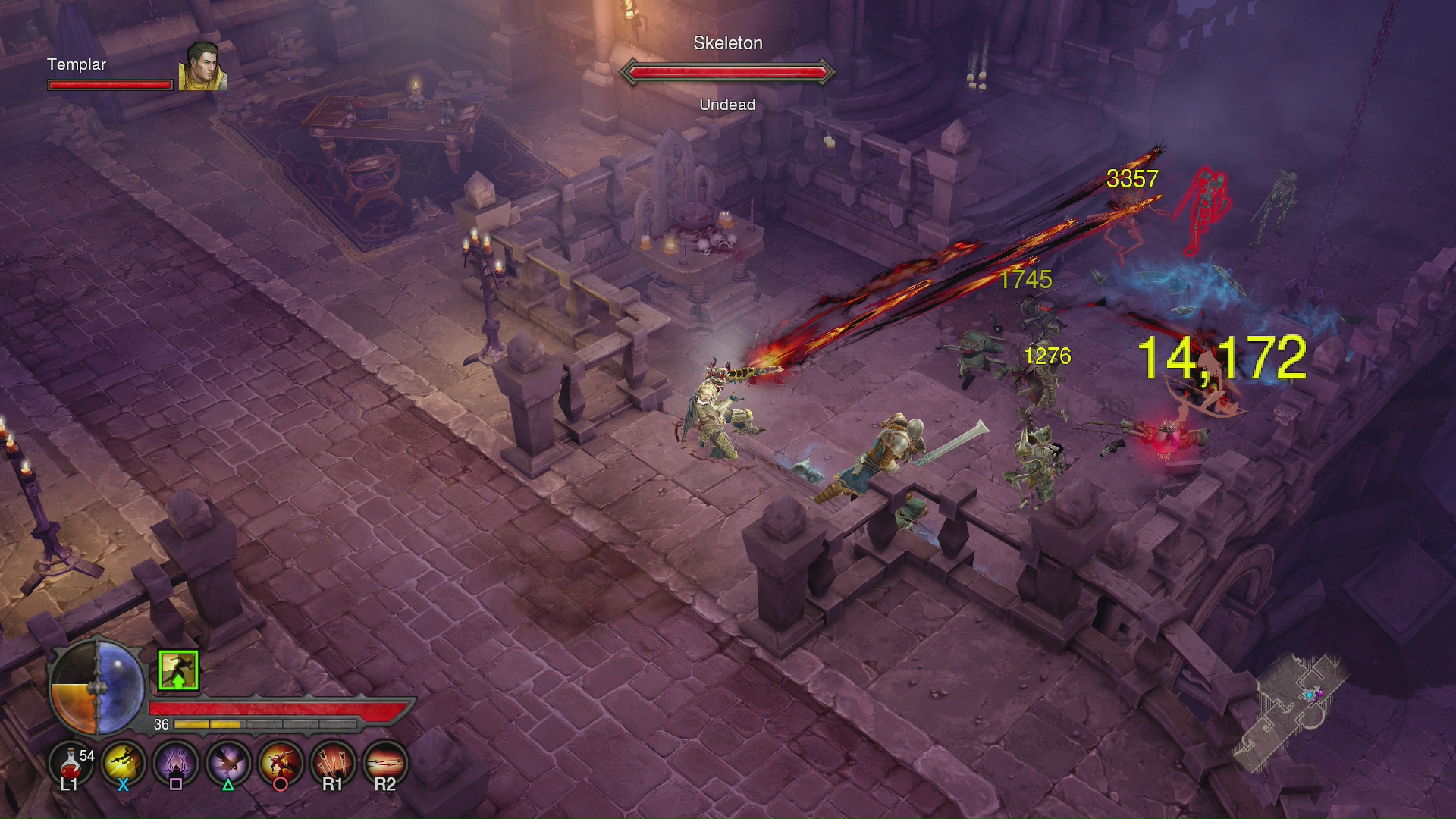Select the green running-figure buff icon
The height and width of the screenshot is (819, 1456).
178,670
